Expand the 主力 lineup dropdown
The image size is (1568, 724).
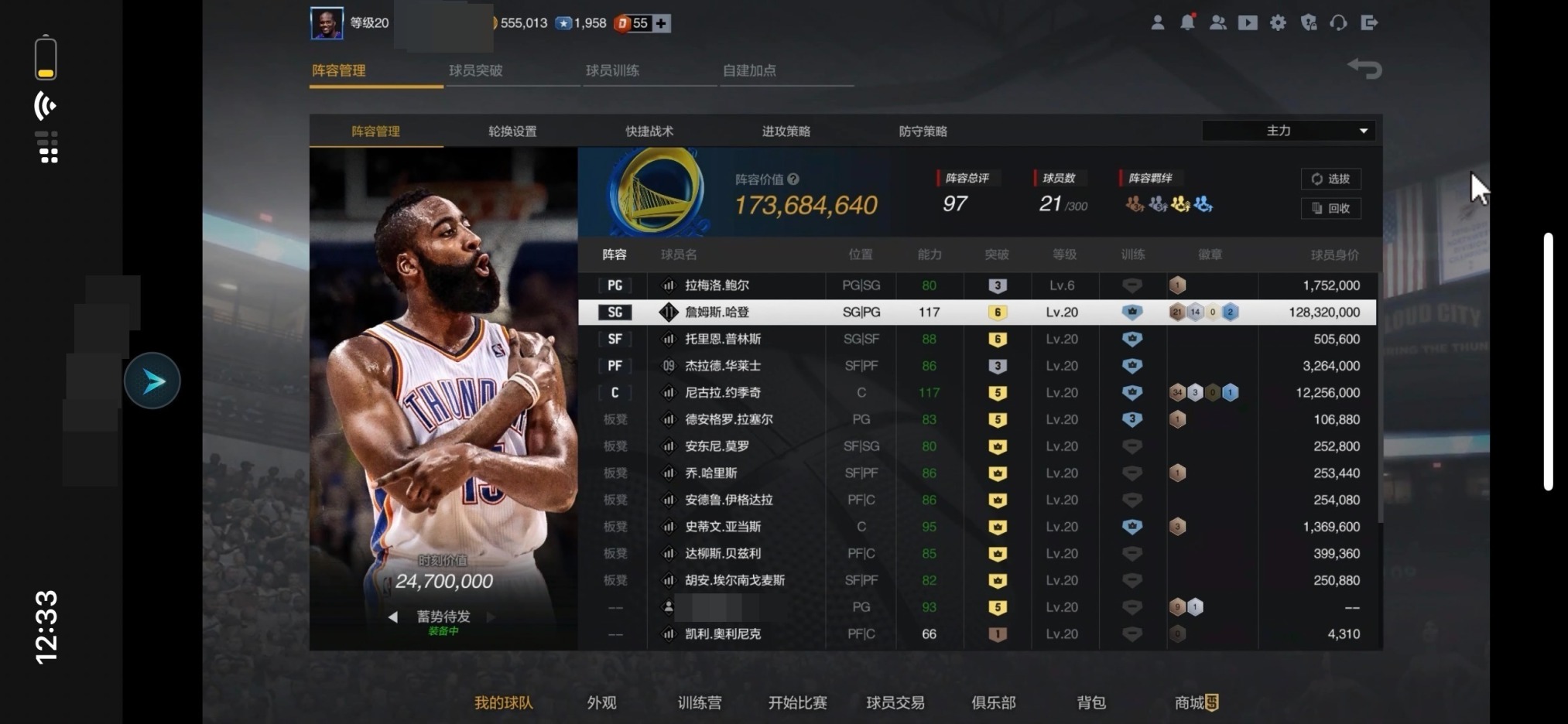pos(1289,131)
